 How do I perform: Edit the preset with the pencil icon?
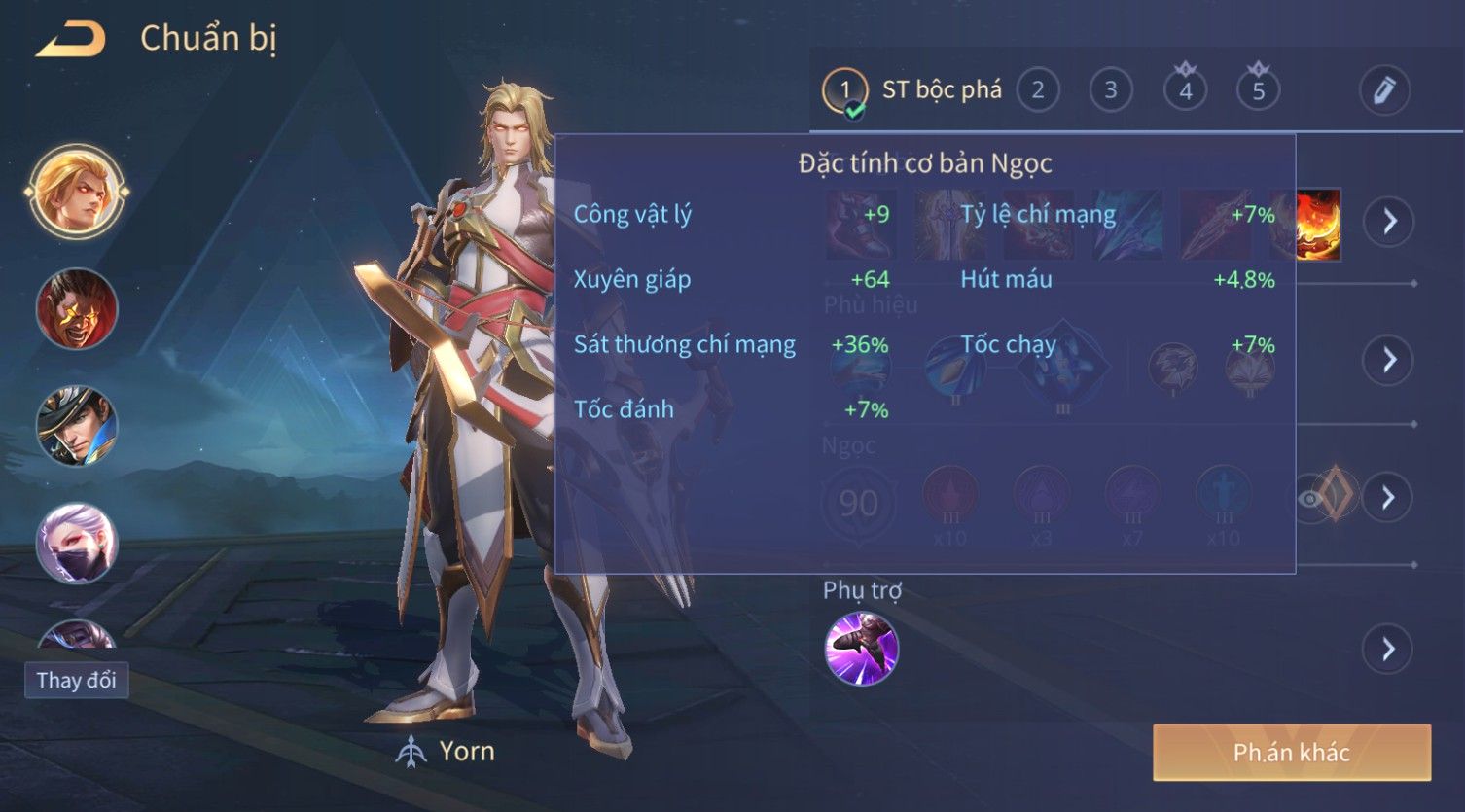[1384, 90]
